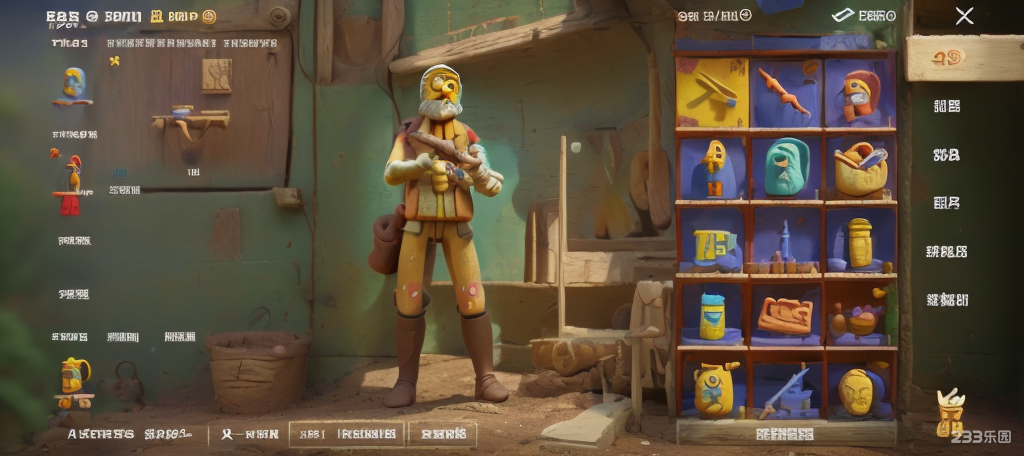Select the orange carved tablet item

785,315
